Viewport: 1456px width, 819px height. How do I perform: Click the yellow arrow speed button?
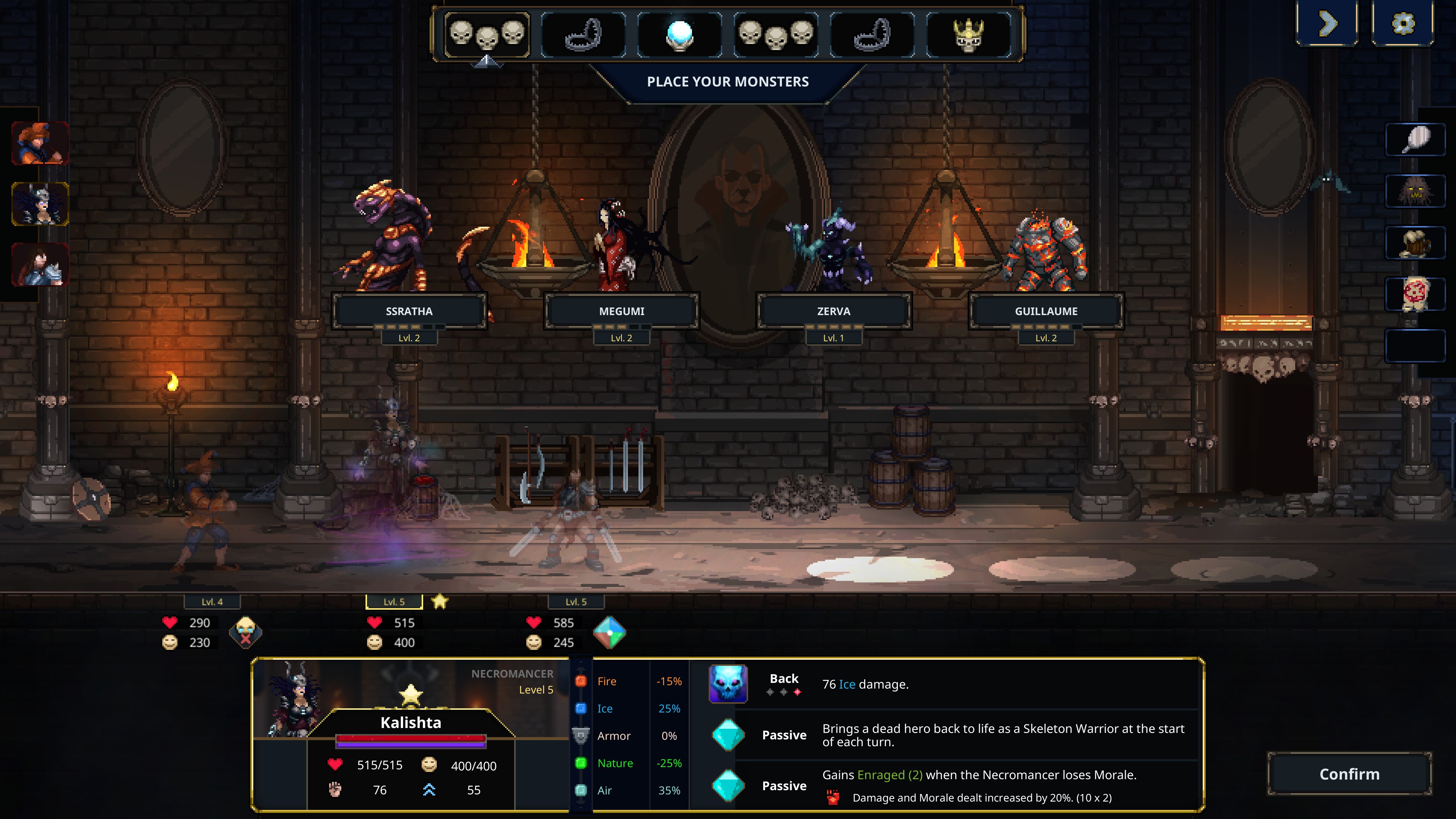(x=1327, y=24)
